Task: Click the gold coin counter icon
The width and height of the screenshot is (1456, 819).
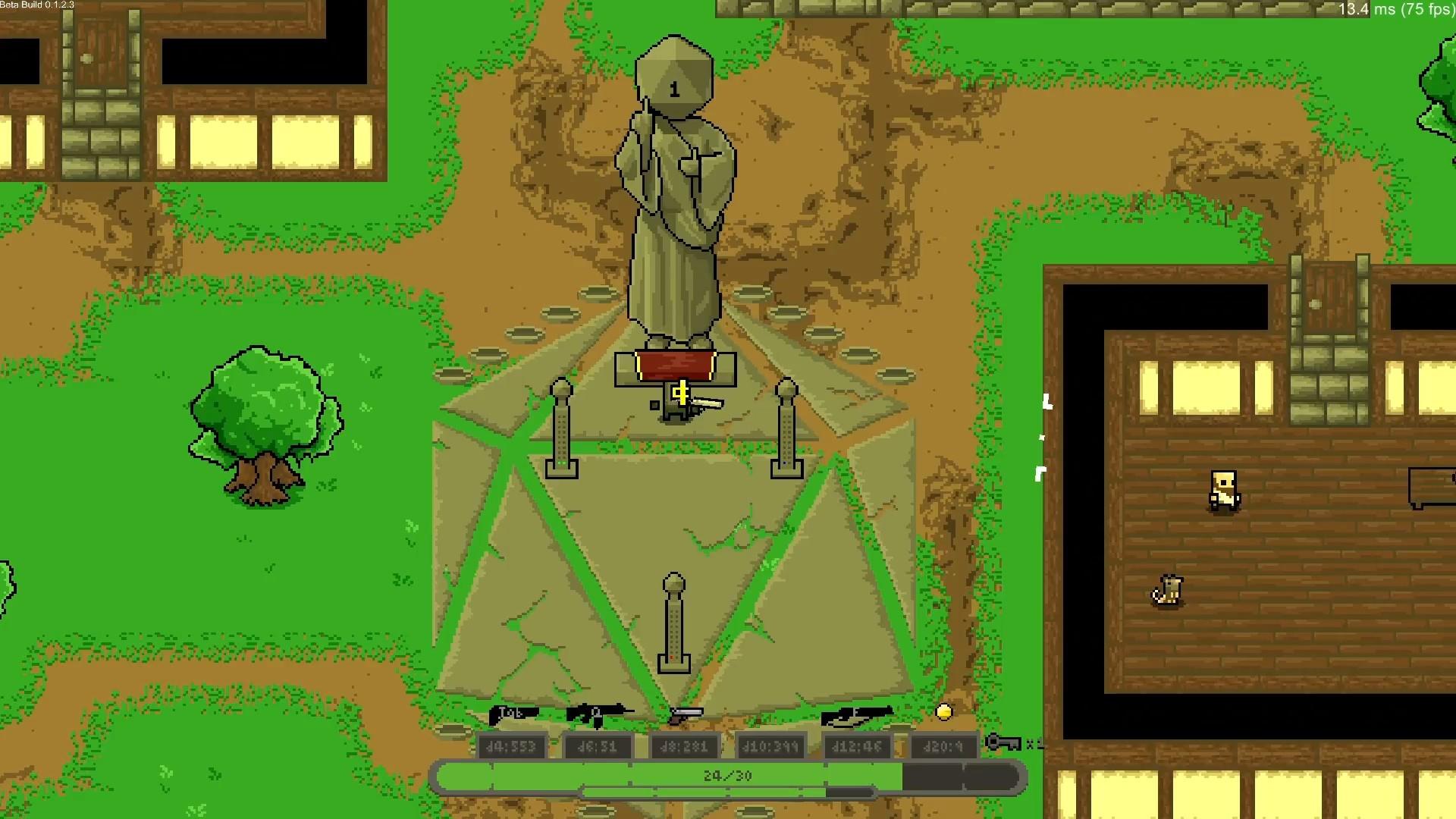Action: pos(943,711)
